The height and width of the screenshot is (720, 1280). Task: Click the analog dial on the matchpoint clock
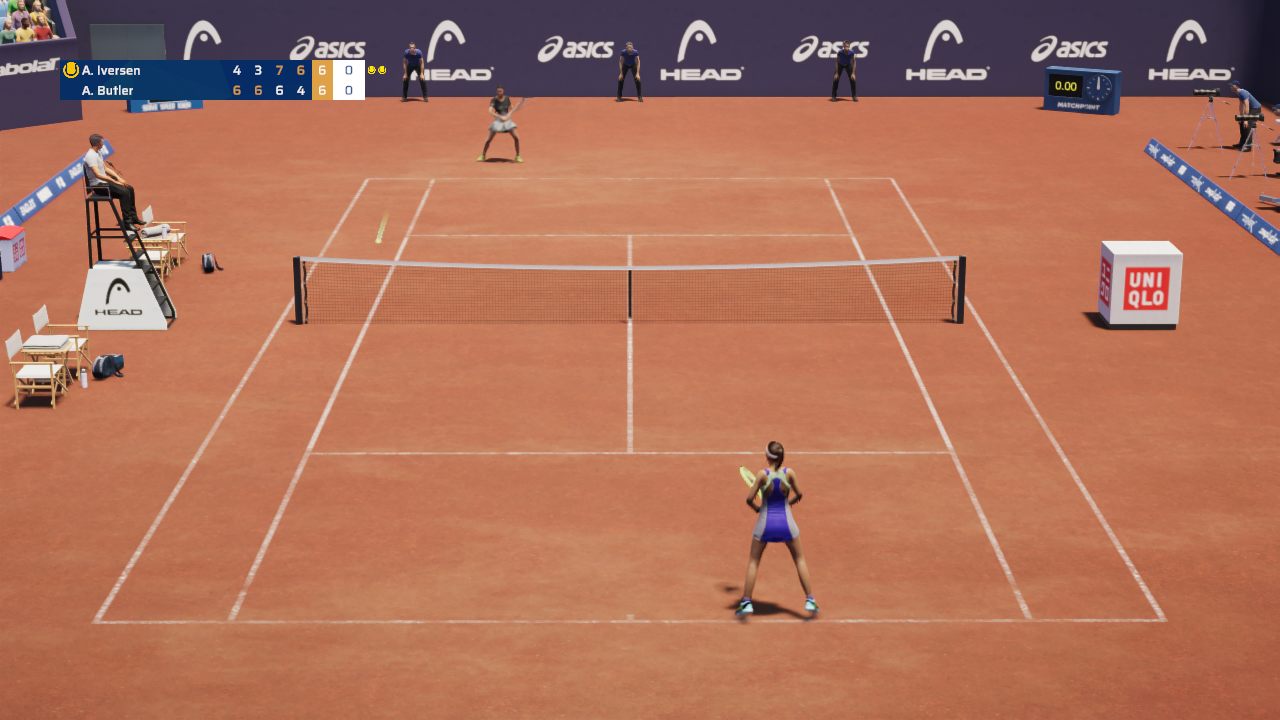[x=1099, y=87]
